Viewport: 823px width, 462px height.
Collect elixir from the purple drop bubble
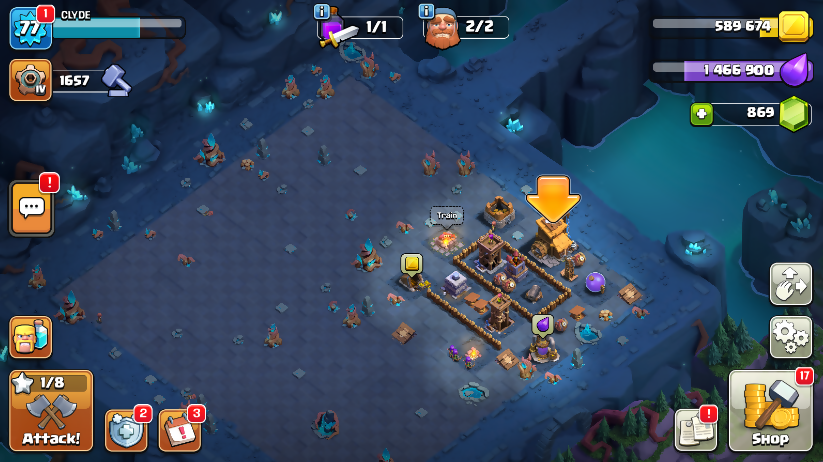542,324
